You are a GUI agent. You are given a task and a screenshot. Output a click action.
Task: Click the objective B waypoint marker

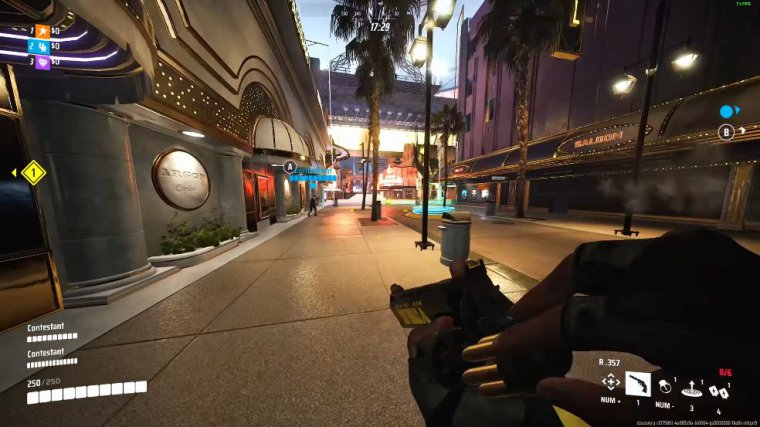pos(726,131)
